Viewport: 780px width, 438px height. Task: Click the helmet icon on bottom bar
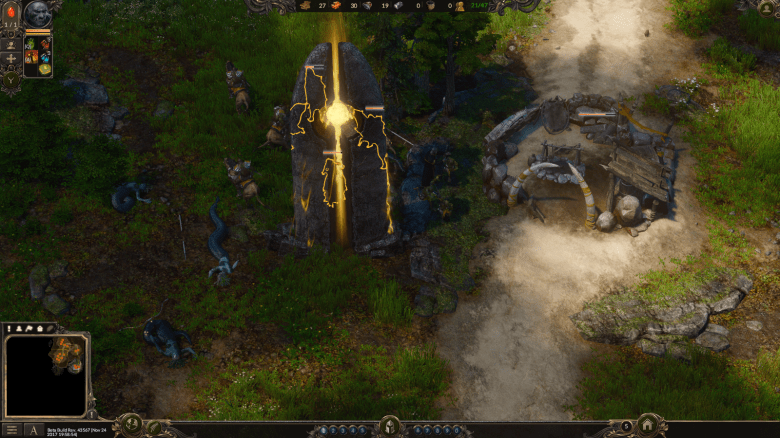(389, 427)
